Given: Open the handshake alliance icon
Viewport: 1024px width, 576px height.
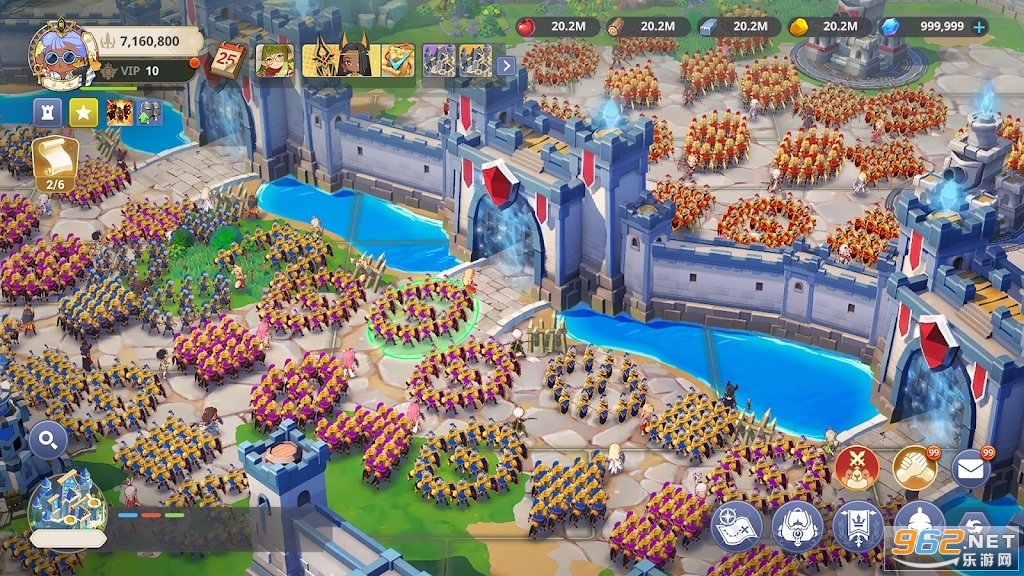Looking at the screenshot, I should coord(914,467).
